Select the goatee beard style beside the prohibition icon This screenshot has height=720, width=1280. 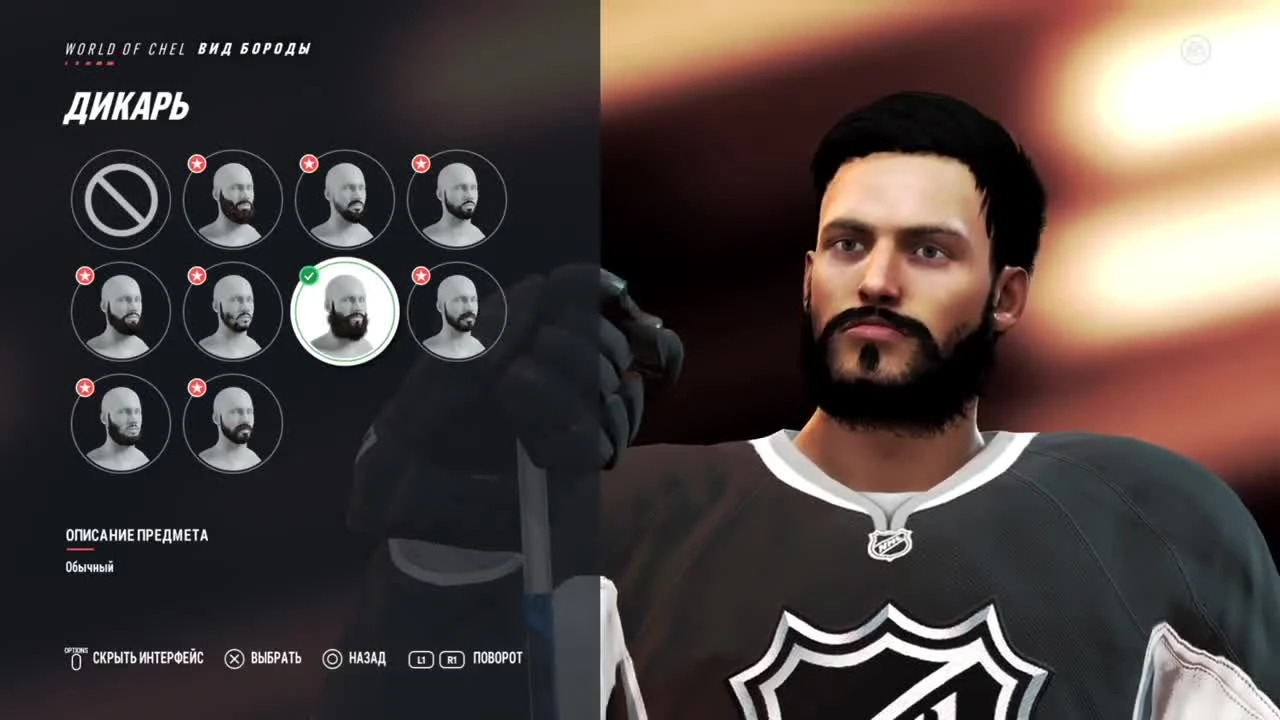point(345,199)
